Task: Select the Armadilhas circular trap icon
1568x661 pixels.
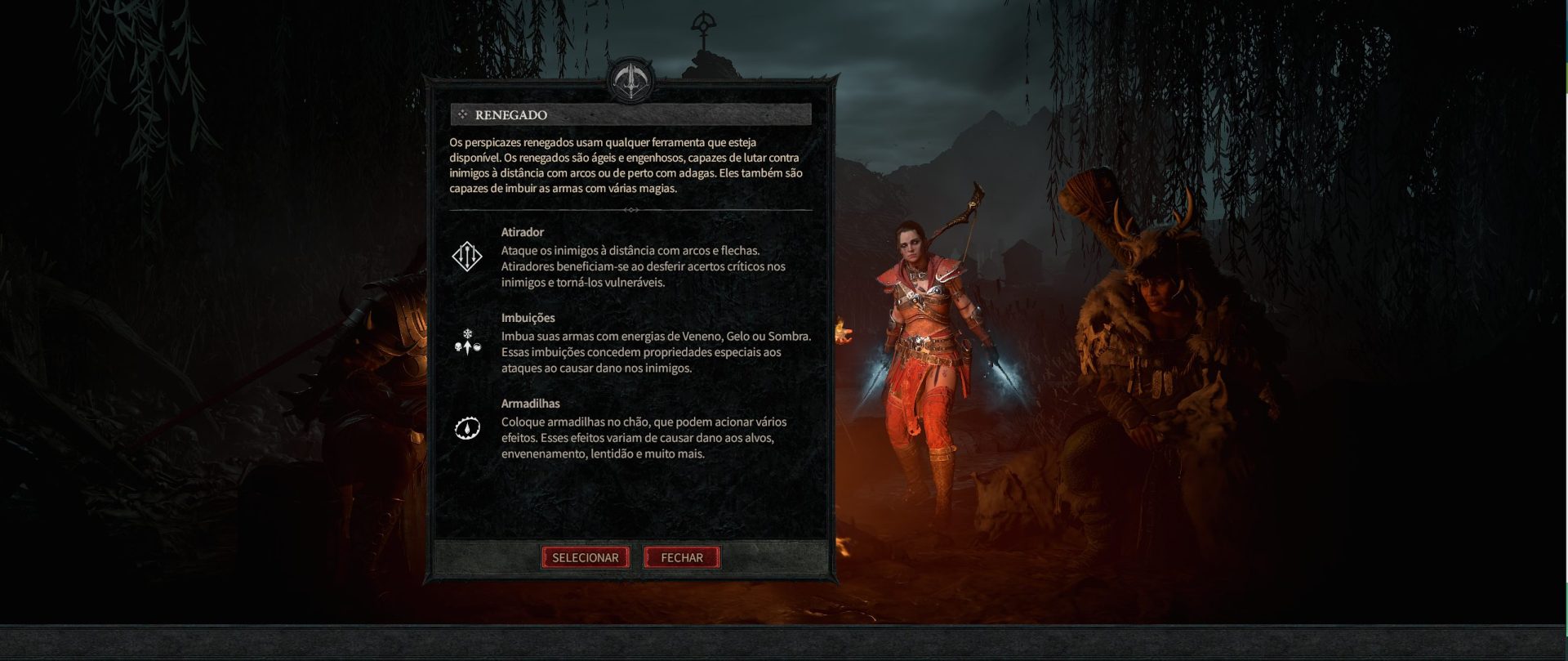Action: pos(465,428)
